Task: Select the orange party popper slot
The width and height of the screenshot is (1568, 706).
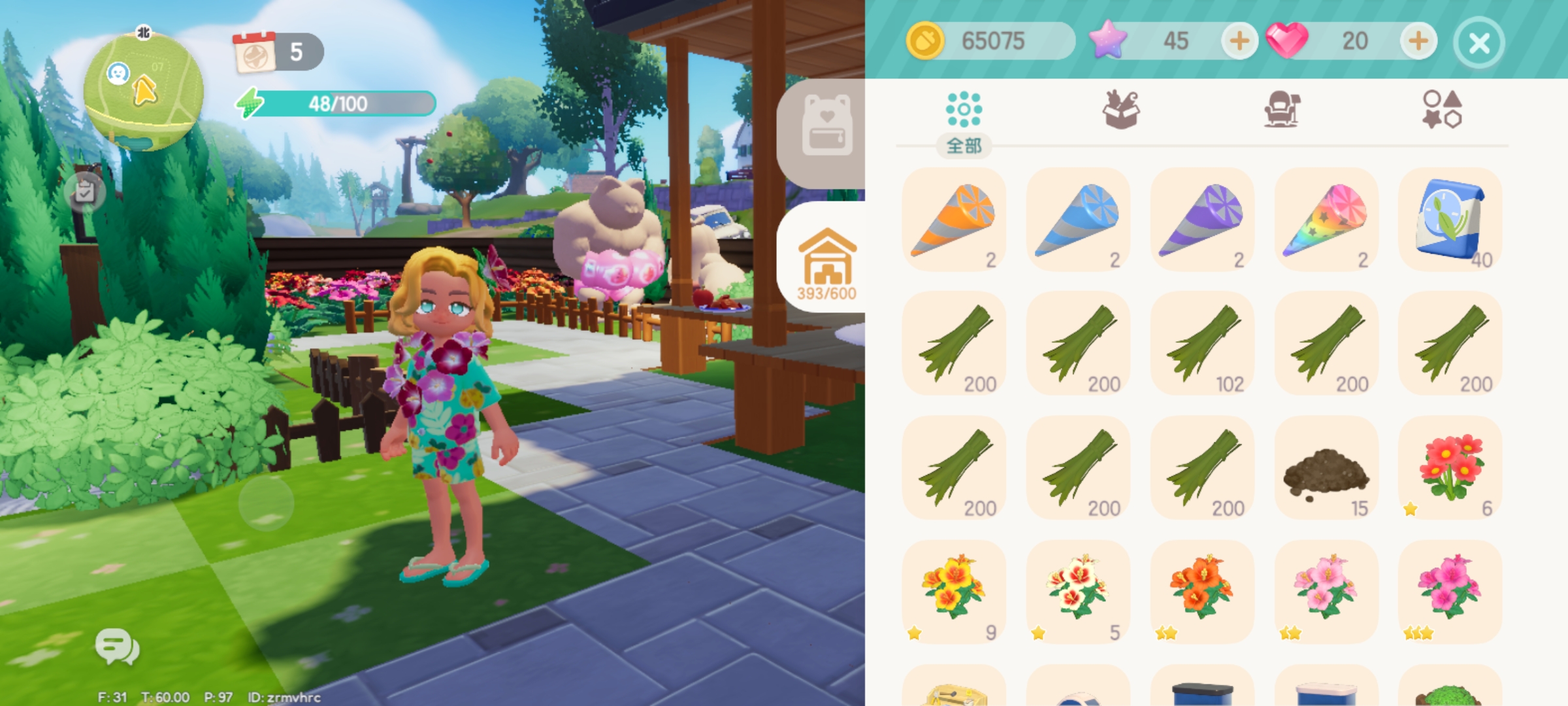Action: click(x=954, y=220)
